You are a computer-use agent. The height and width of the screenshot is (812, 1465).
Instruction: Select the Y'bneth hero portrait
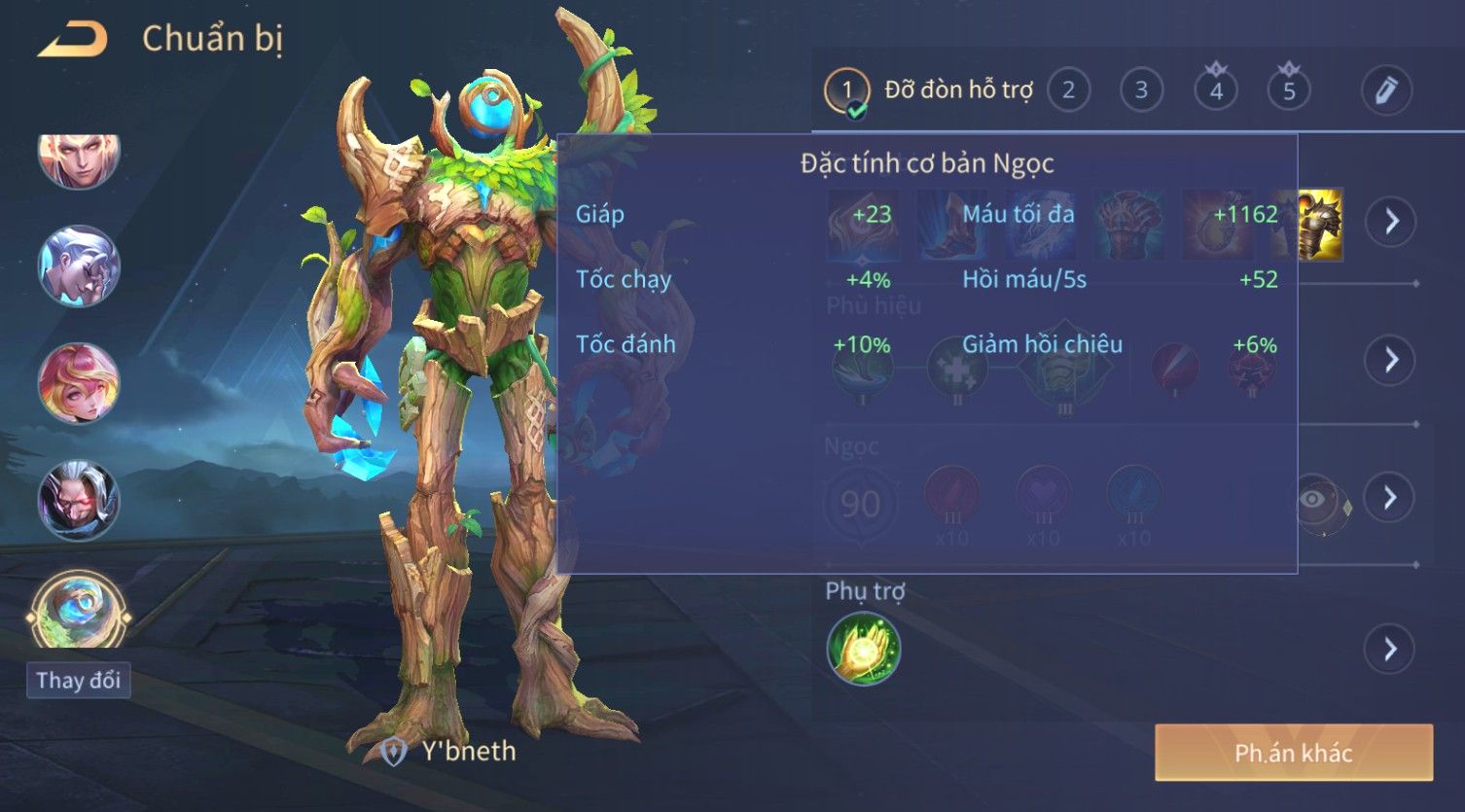[x=79, y=611]
